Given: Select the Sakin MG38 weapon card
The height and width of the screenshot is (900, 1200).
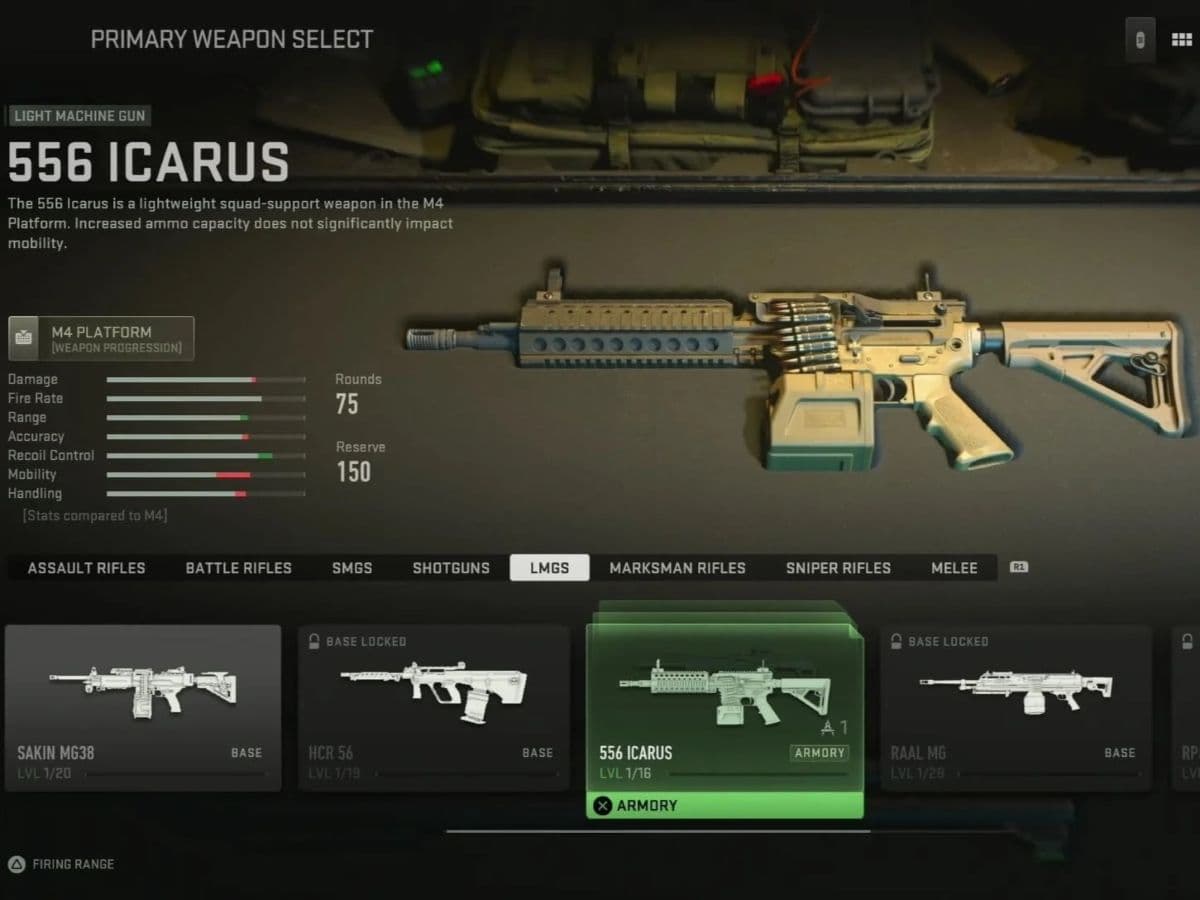Looking at the screenshot, I should tap(143, 707).
